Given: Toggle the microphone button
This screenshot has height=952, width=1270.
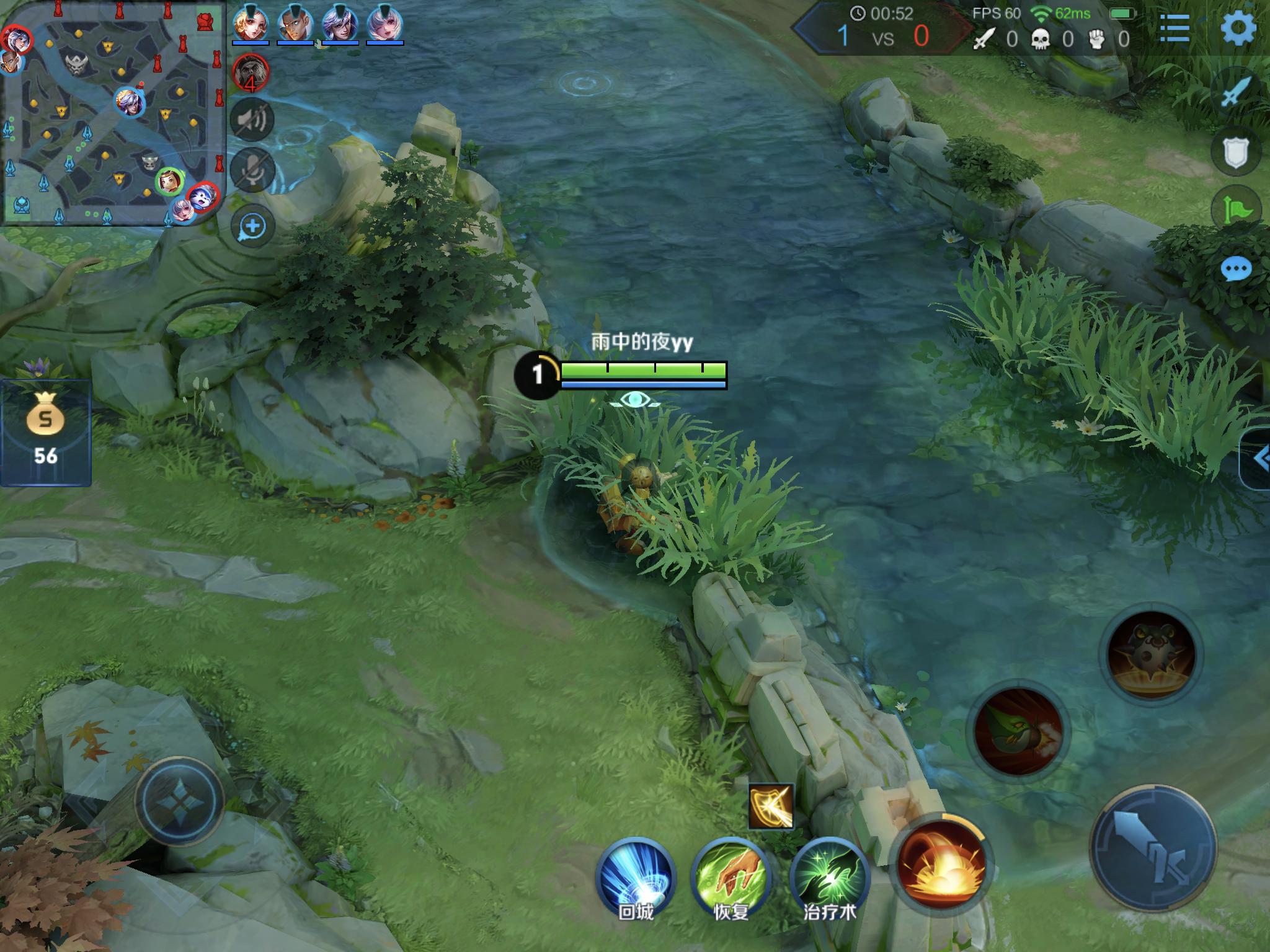Looking at the screenshot, I should tap(252, 169).
